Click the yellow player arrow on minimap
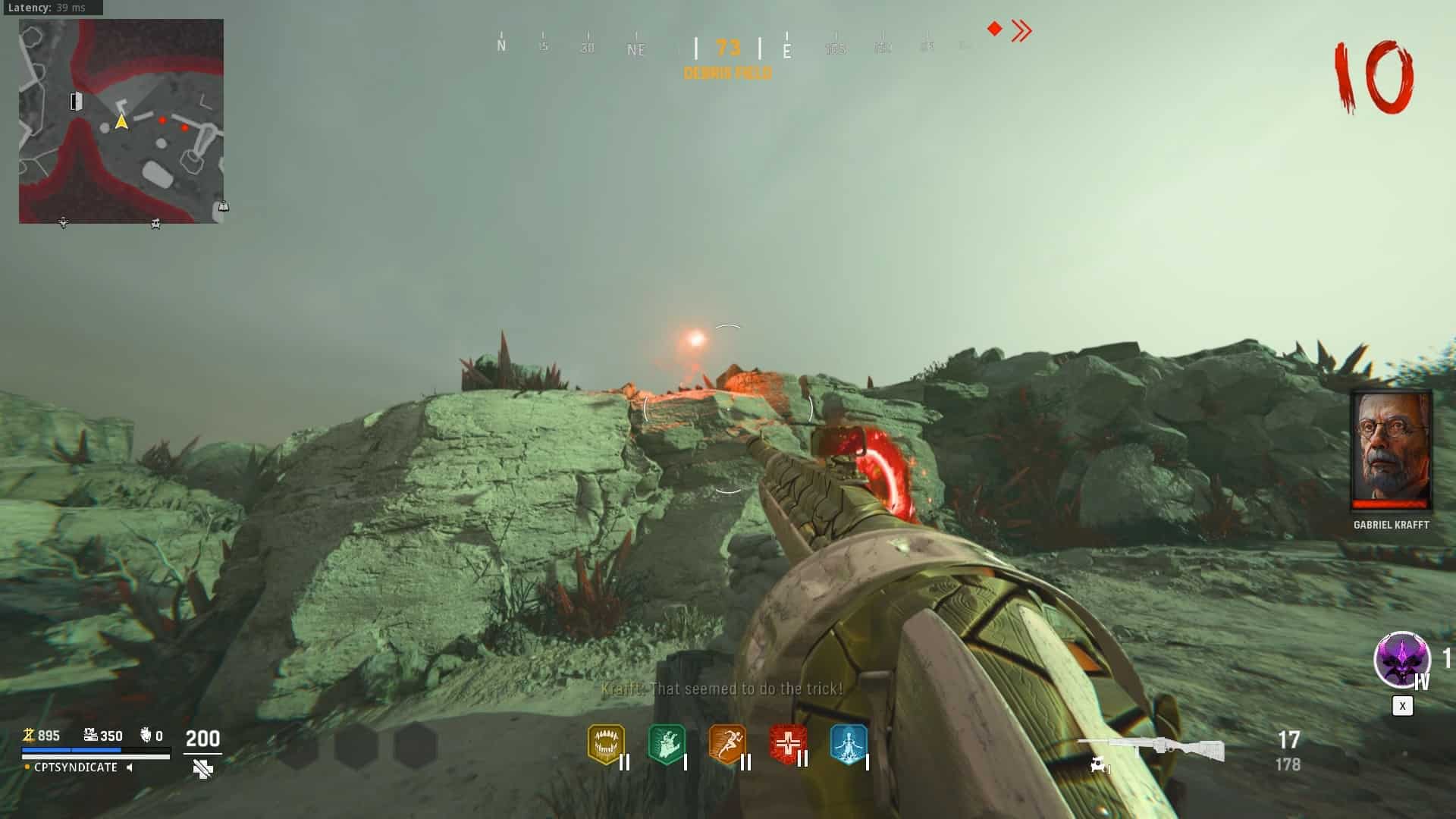Viewport: 1456px width, 819px height. coord(121,122)
